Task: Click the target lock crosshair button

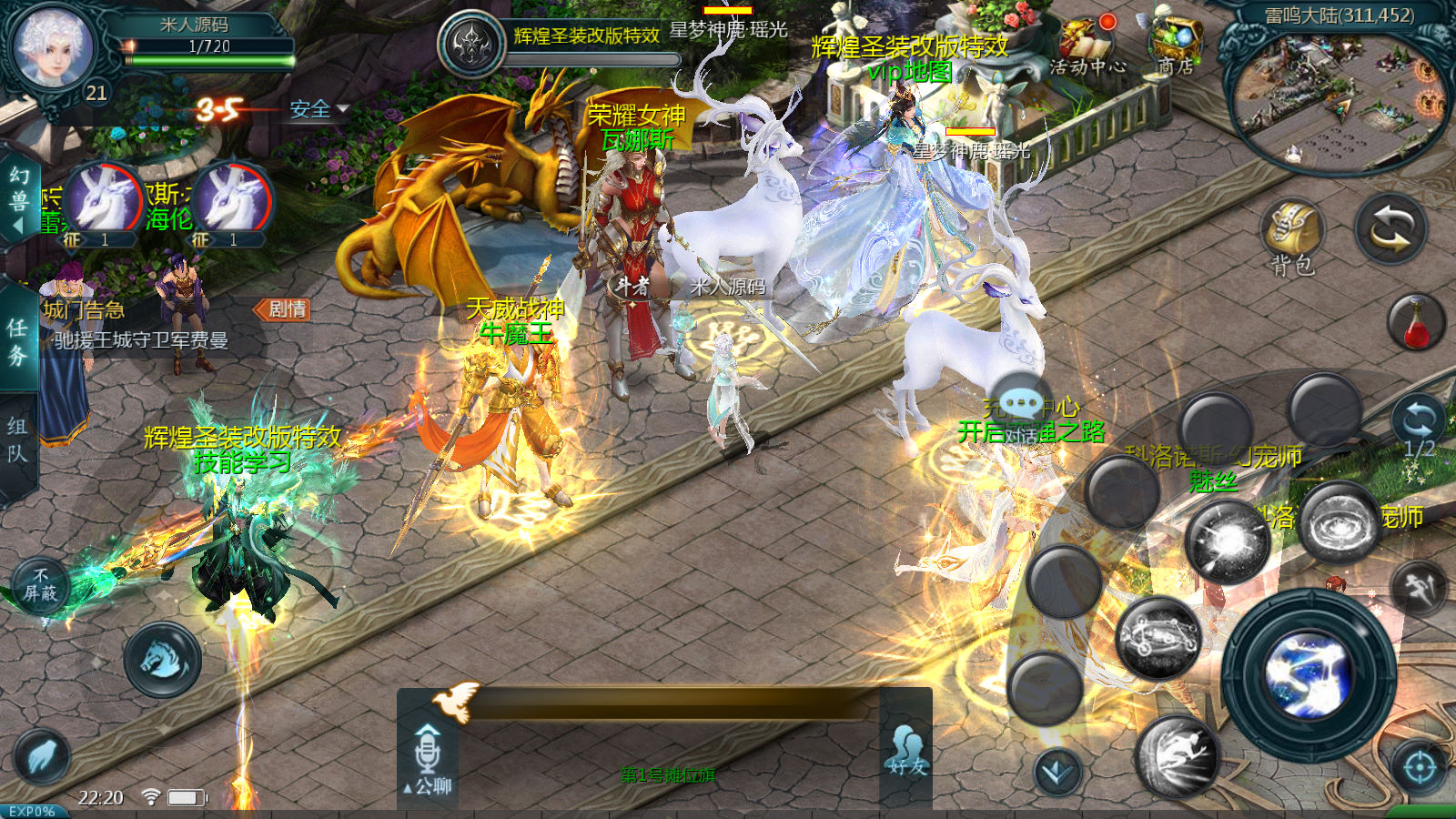Action: pyautogui.click(x=1420, y=767)
